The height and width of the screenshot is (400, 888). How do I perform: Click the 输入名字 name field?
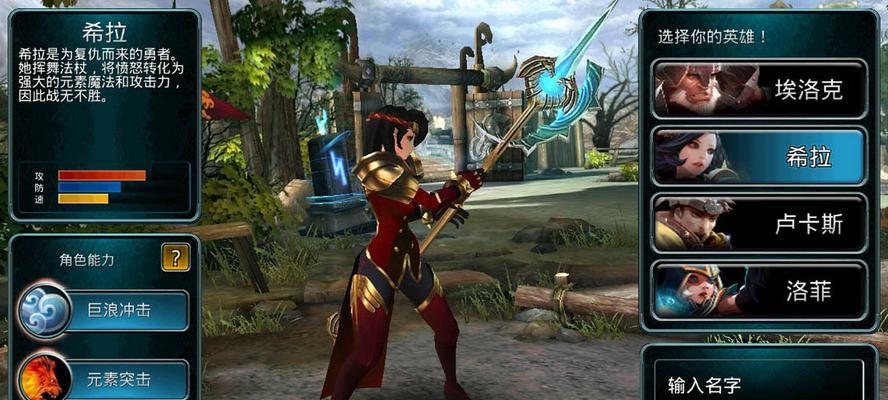click(x=760, y=382)
